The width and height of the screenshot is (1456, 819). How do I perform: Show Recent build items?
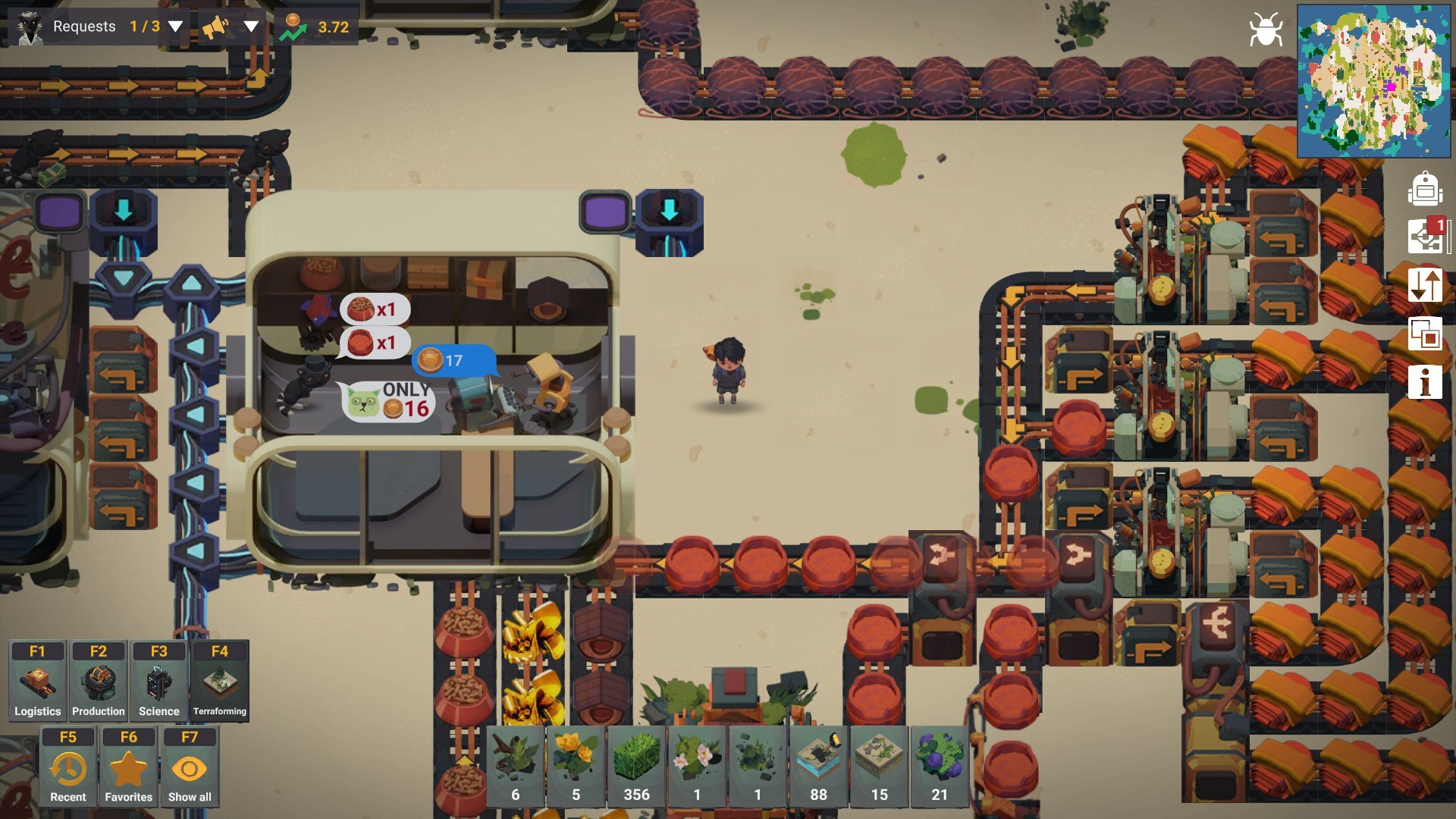67,767
